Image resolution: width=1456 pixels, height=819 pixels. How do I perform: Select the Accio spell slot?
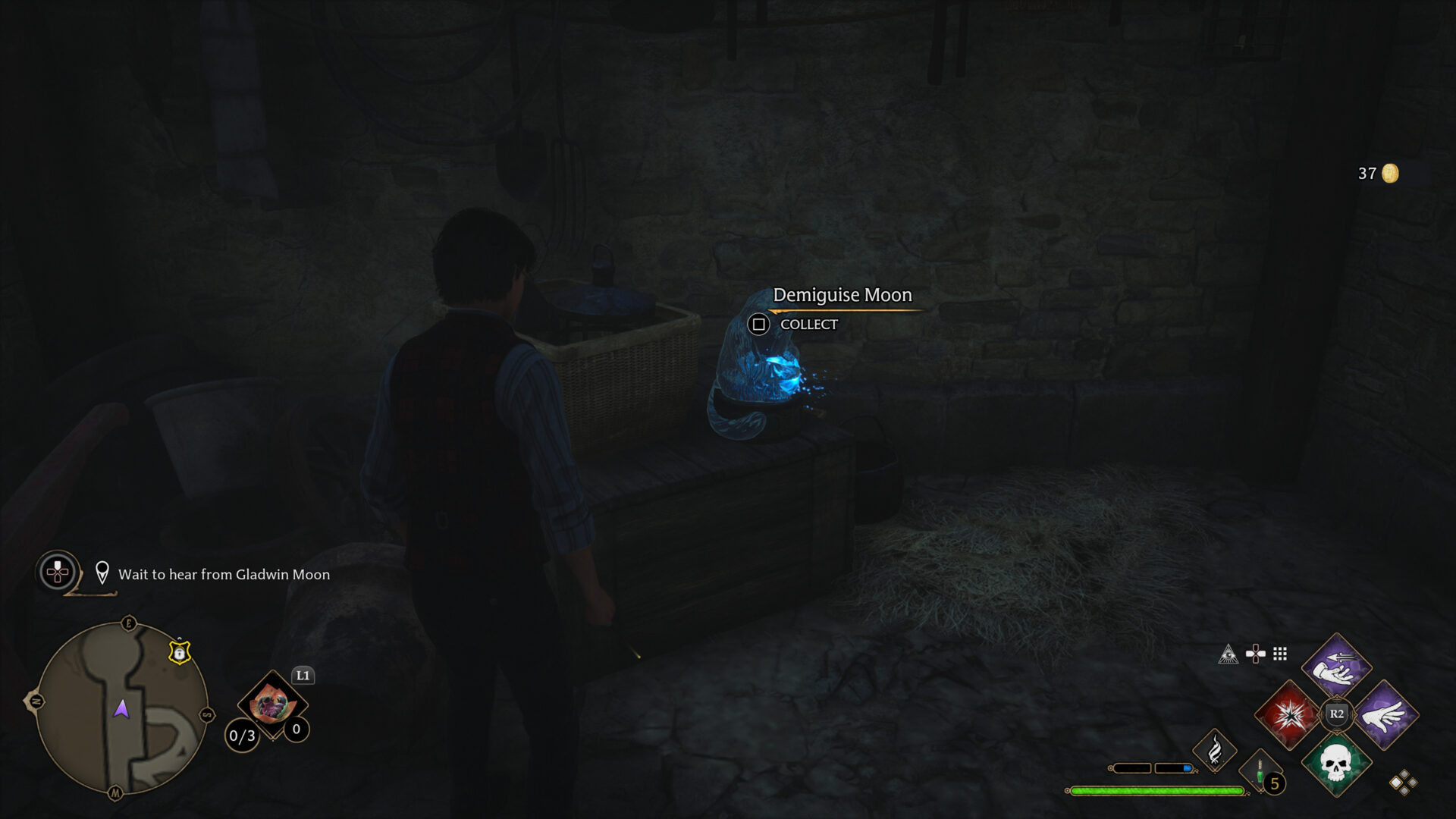click(1336, 665)
